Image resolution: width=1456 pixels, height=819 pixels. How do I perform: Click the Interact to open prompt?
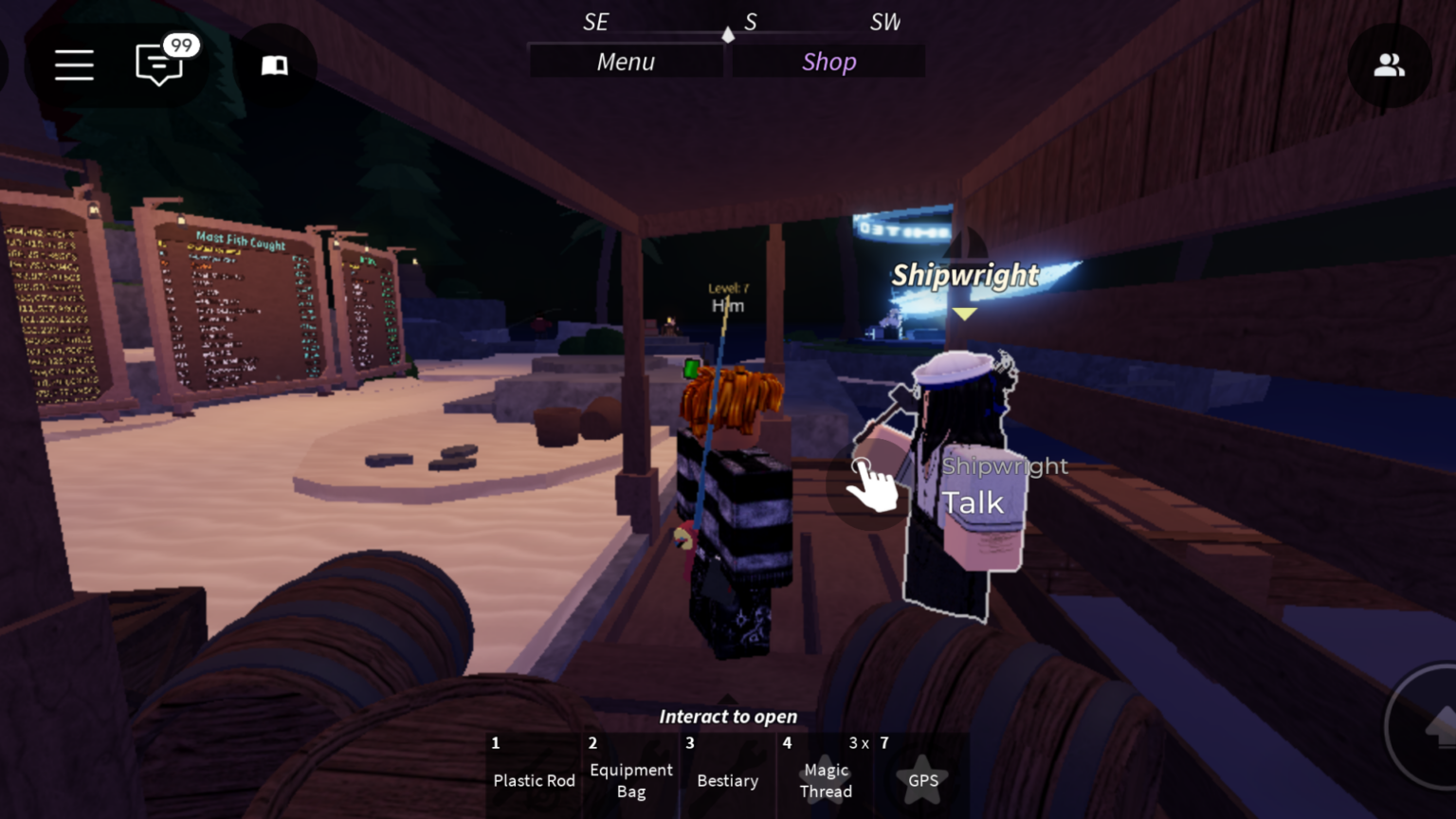727,716
